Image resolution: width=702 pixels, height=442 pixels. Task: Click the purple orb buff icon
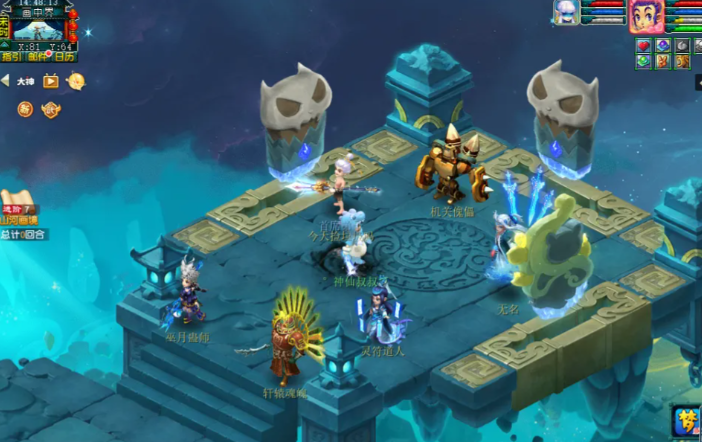(x=661, y=45)
